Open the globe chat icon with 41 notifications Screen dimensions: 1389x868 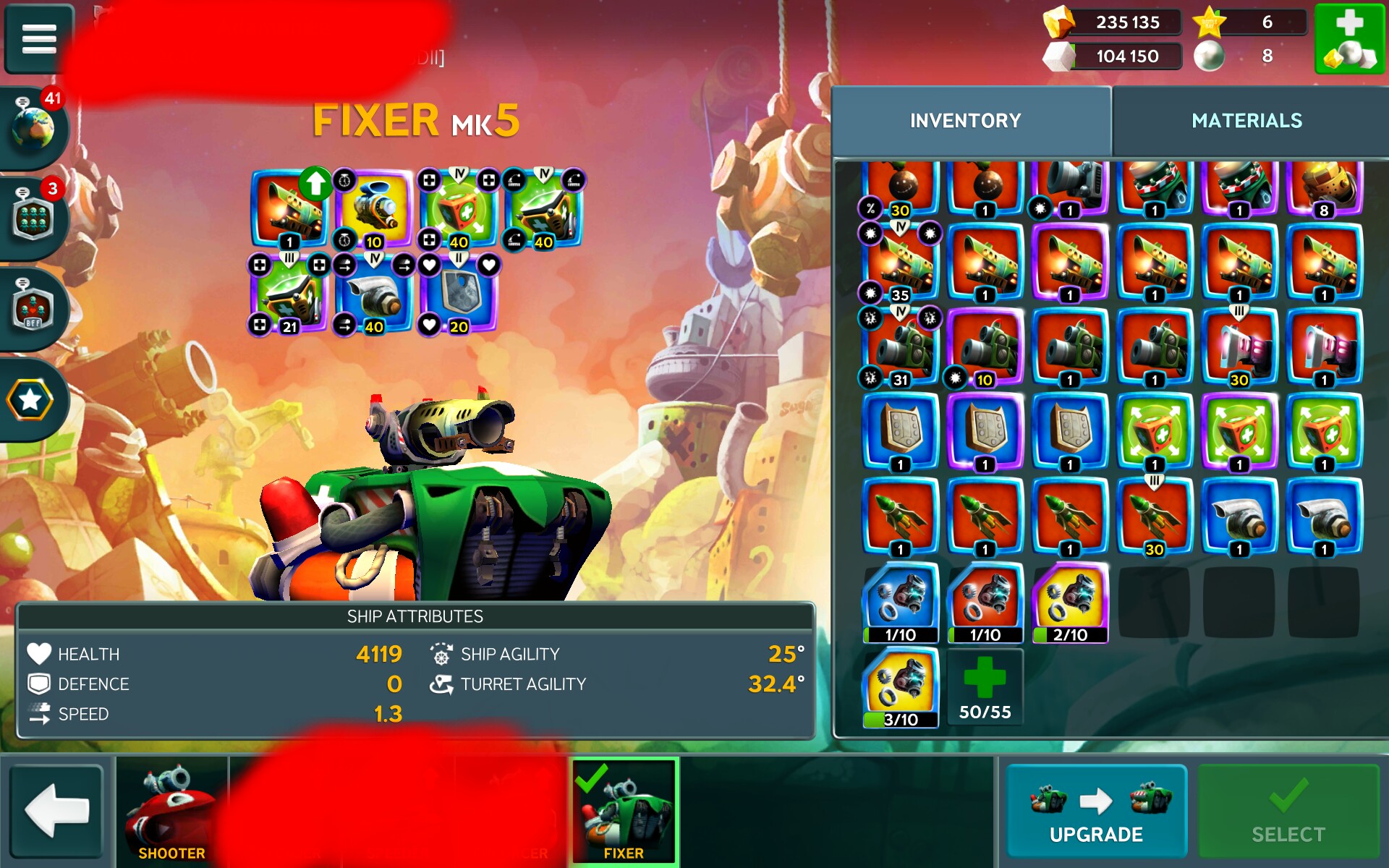34,128
